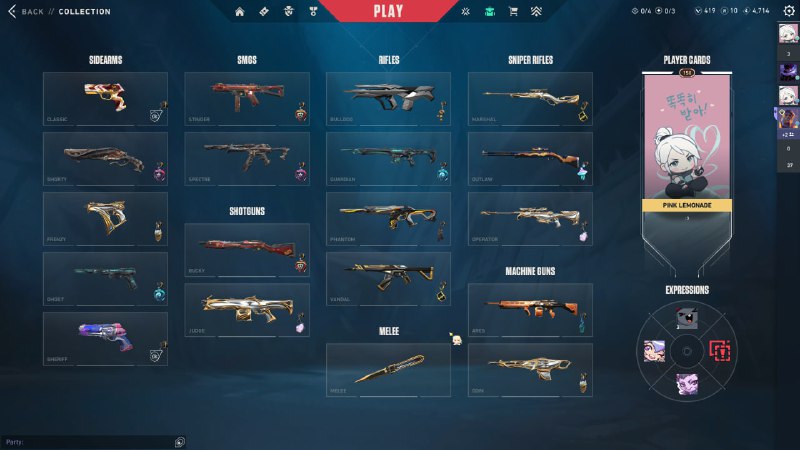Select the Vandal rifle slot
Viewport: 800px width, 450px height.
pos(388,278)
